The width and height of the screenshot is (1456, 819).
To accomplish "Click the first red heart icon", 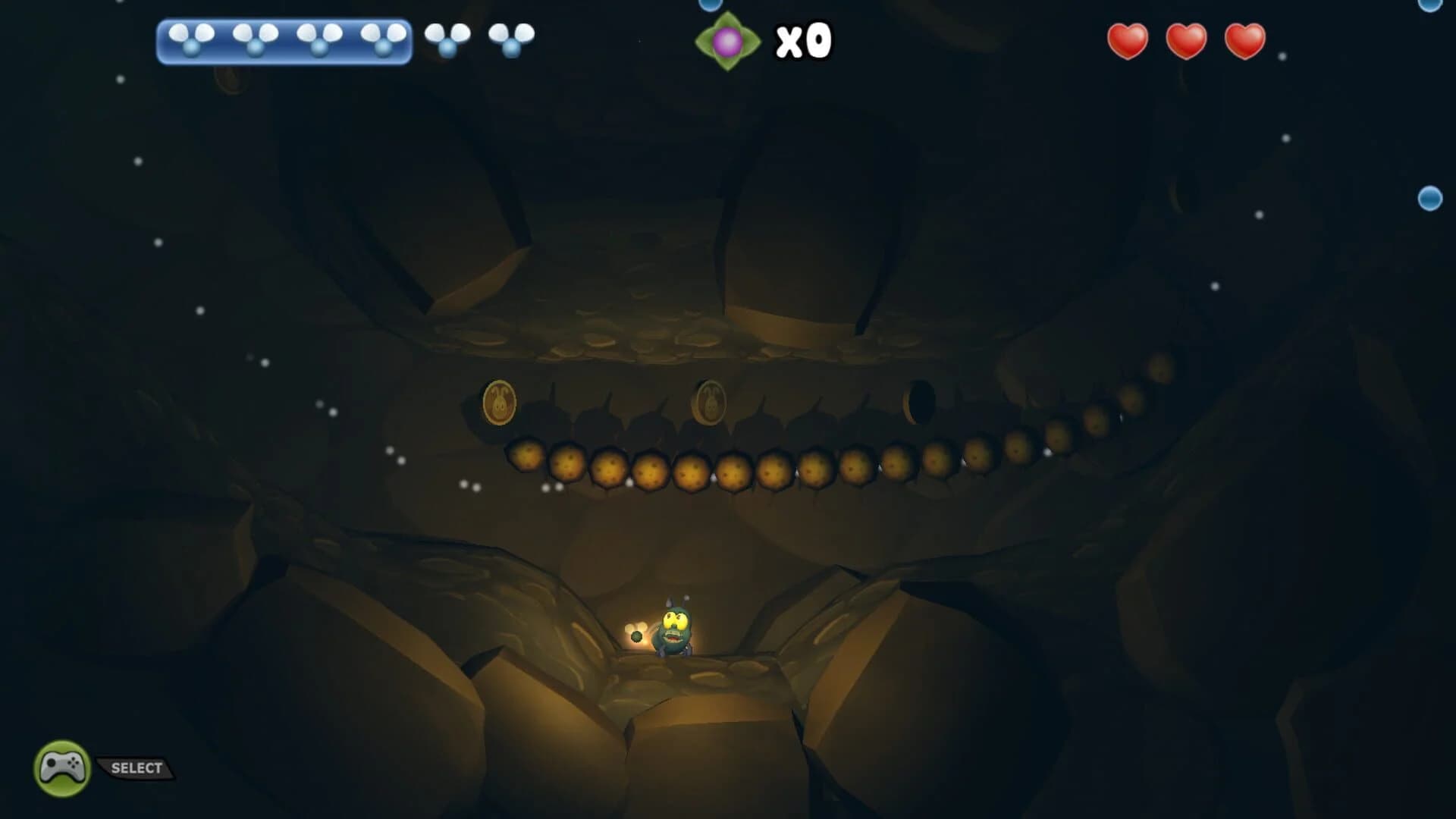I will (1128, 42).
